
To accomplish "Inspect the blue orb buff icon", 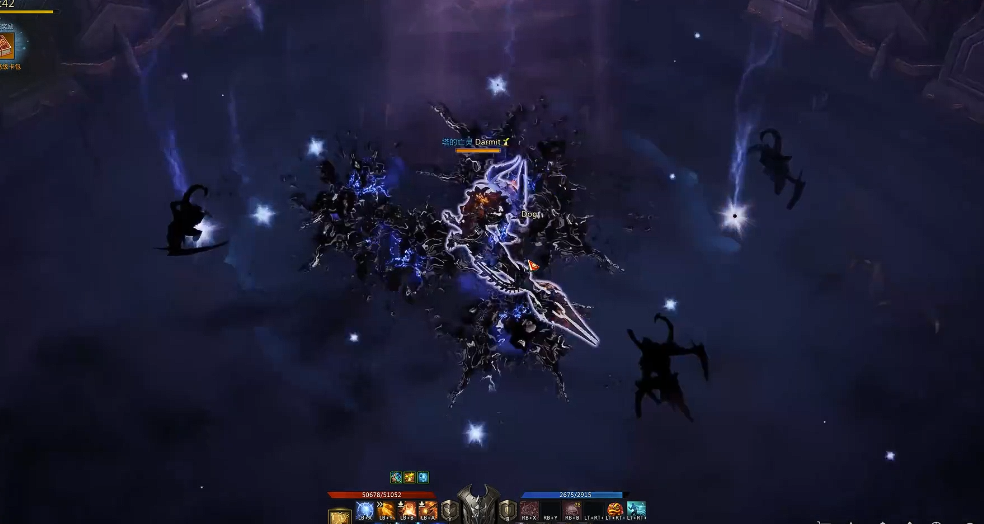I will [422, 478].
